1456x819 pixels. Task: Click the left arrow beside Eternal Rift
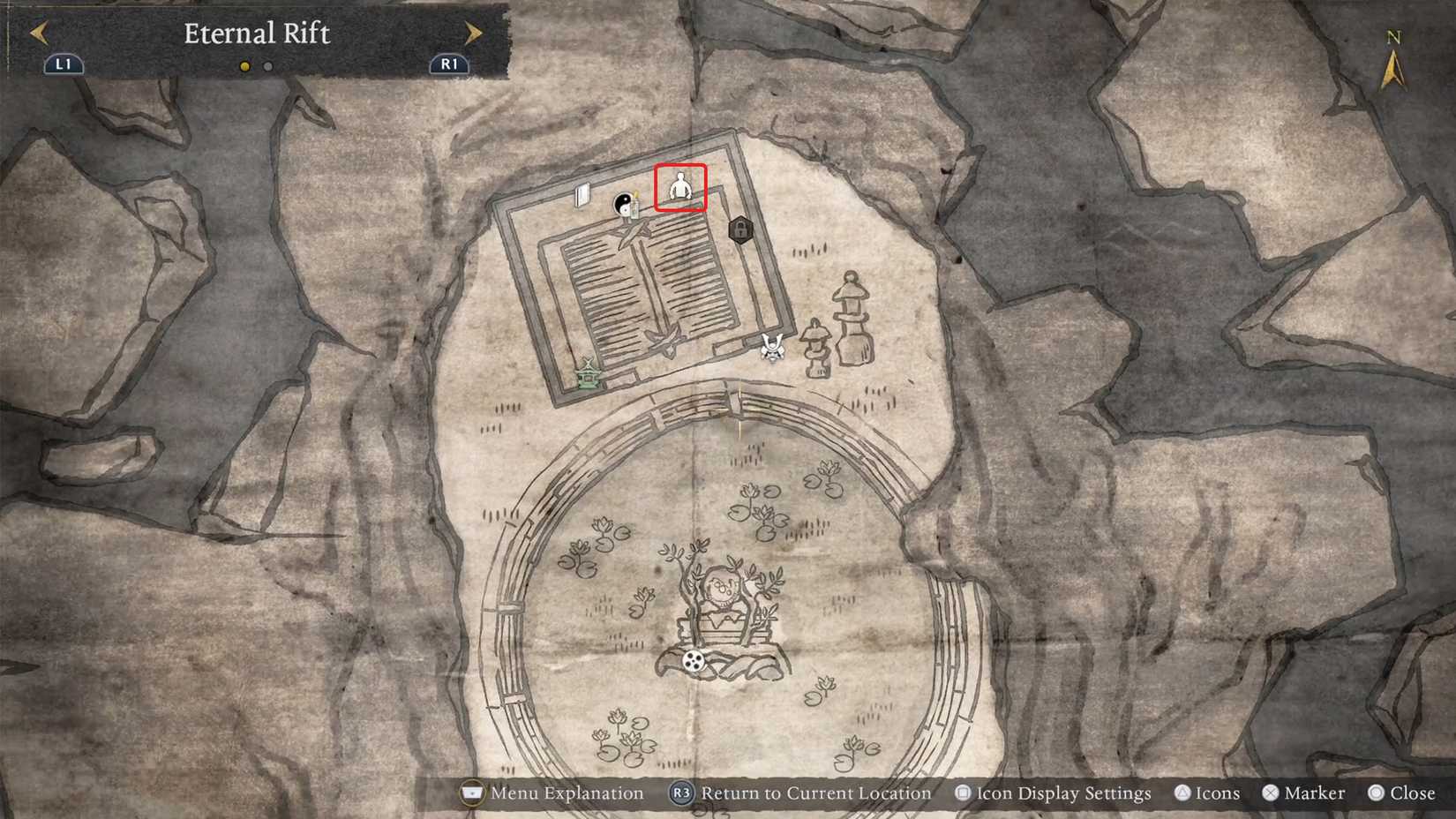[39, 33]
